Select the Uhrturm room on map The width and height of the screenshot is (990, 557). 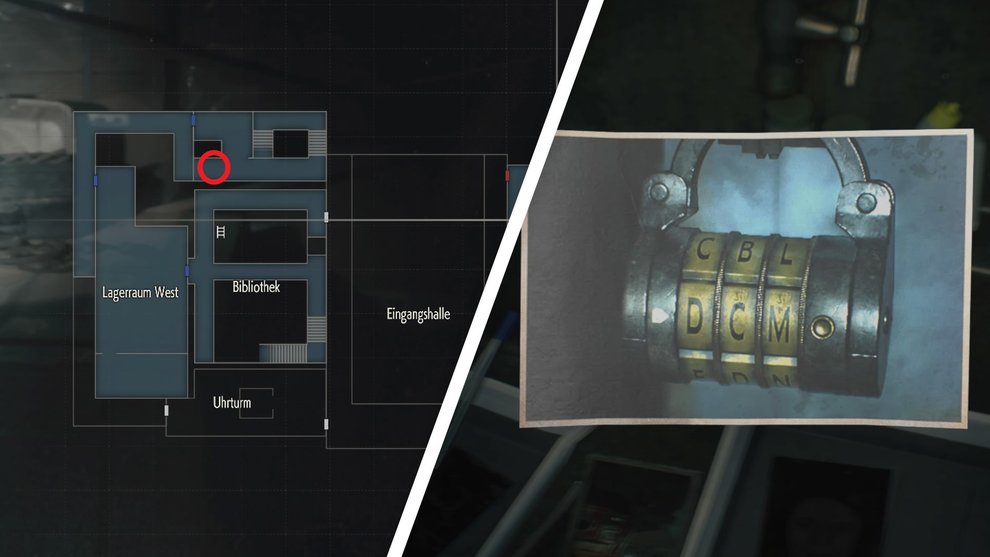tap(231, 403)
